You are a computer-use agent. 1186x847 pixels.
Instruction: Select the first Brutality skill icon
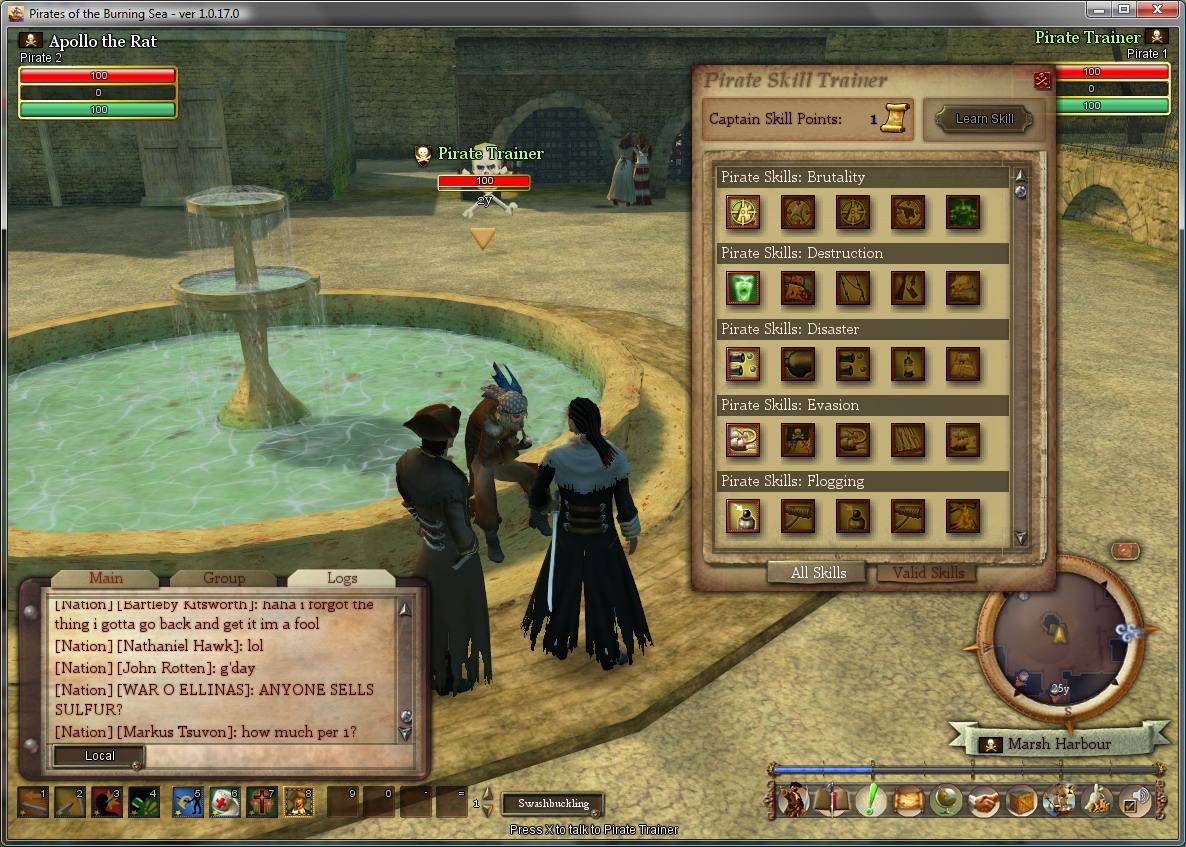pos(743,212)
